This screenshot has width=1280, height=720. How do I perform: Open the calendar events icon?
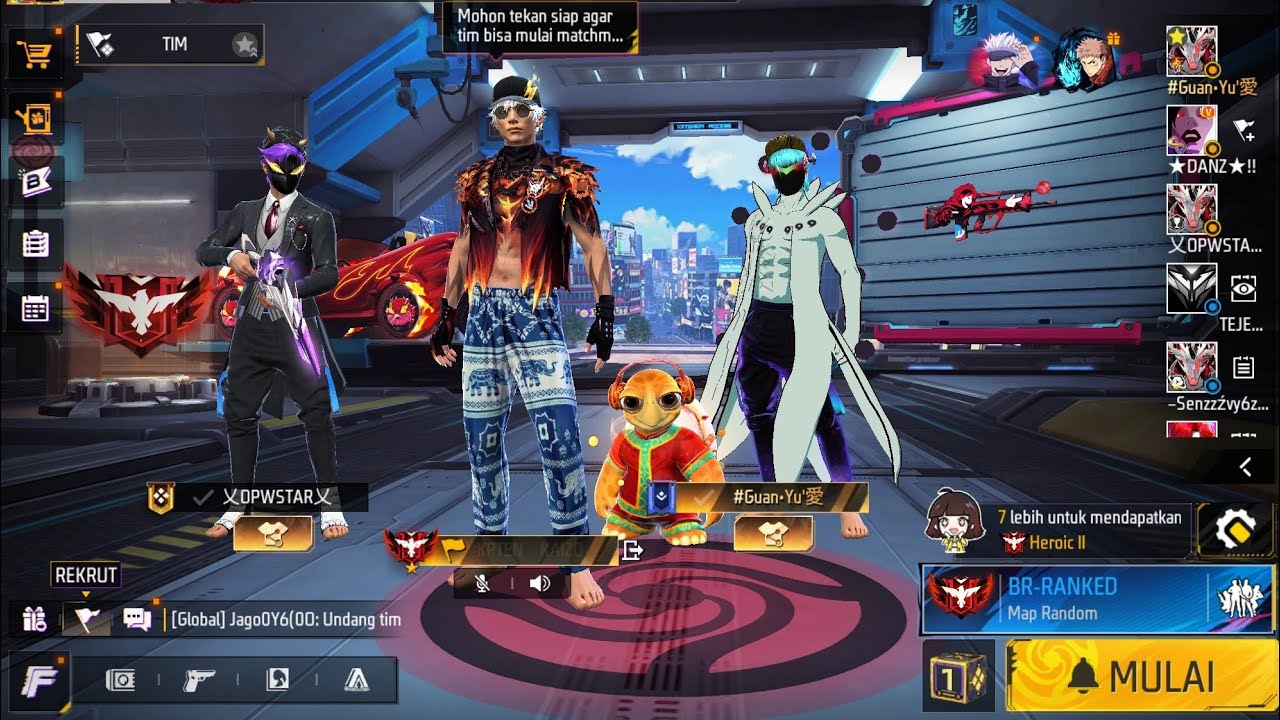click(x=36, y=308)
